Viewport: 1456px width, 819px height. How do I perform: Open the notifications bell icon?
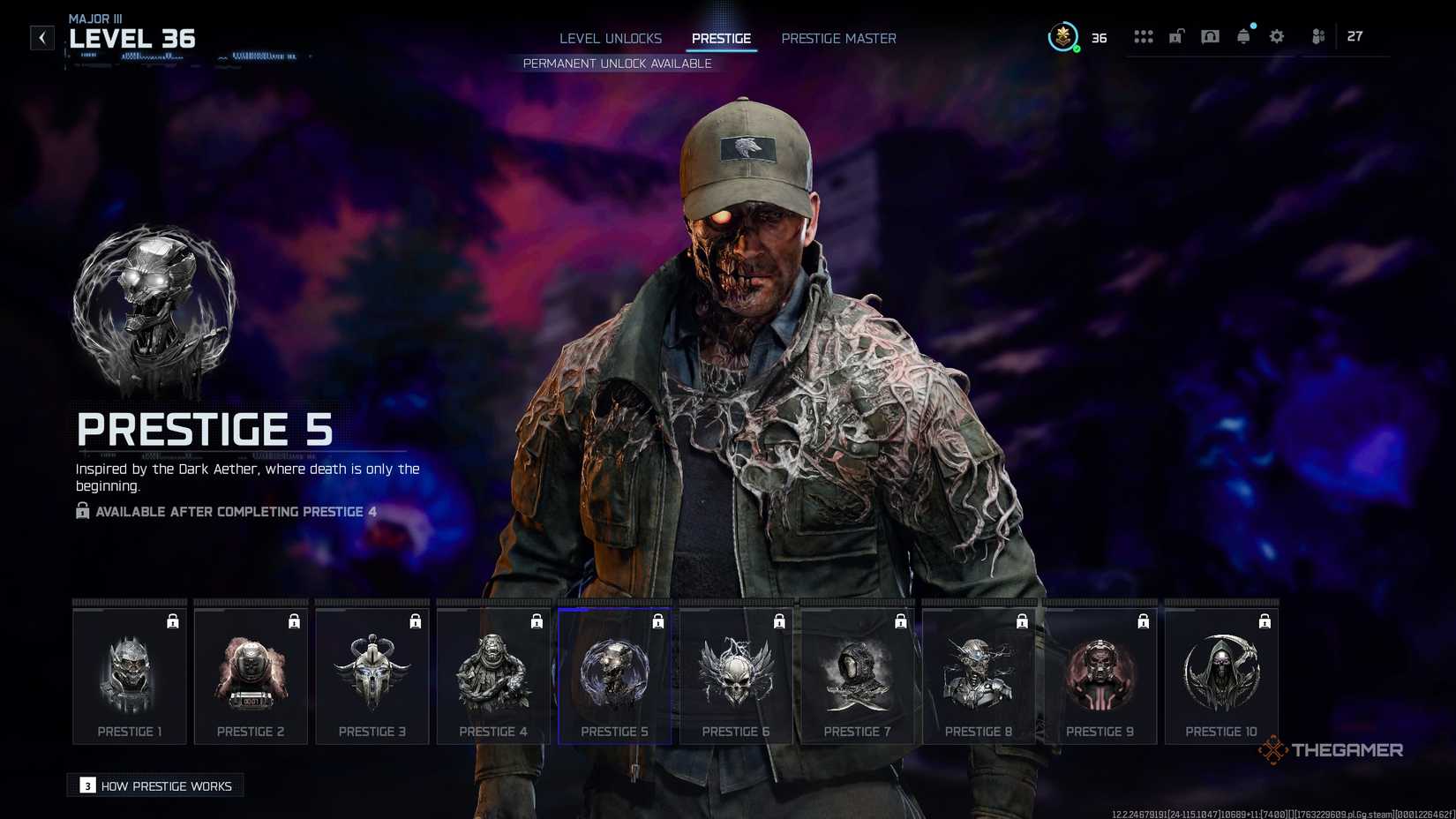click(x=1243, y=36)
